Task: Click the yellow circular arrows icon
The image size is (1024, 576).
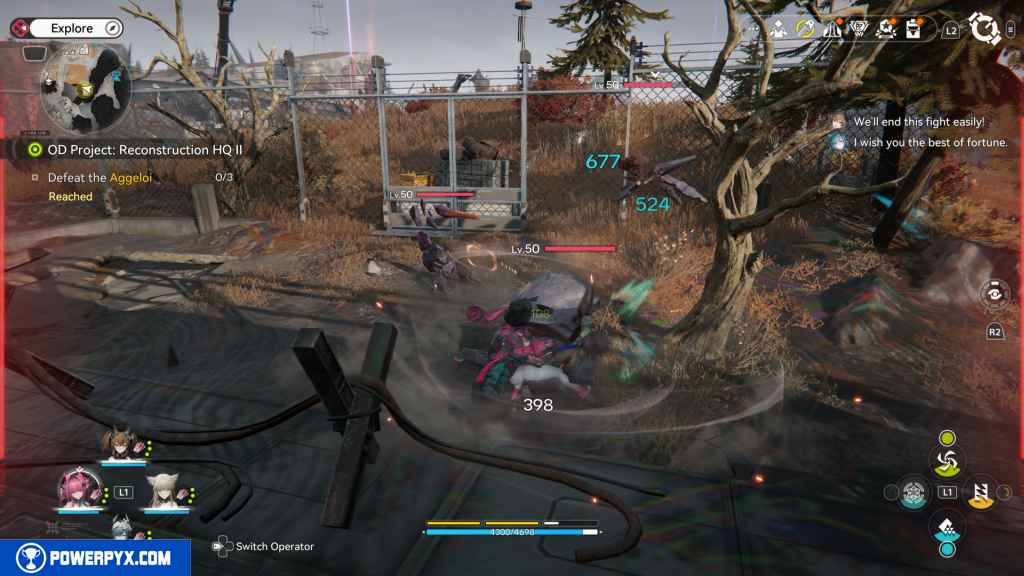Action: (805, 29)
